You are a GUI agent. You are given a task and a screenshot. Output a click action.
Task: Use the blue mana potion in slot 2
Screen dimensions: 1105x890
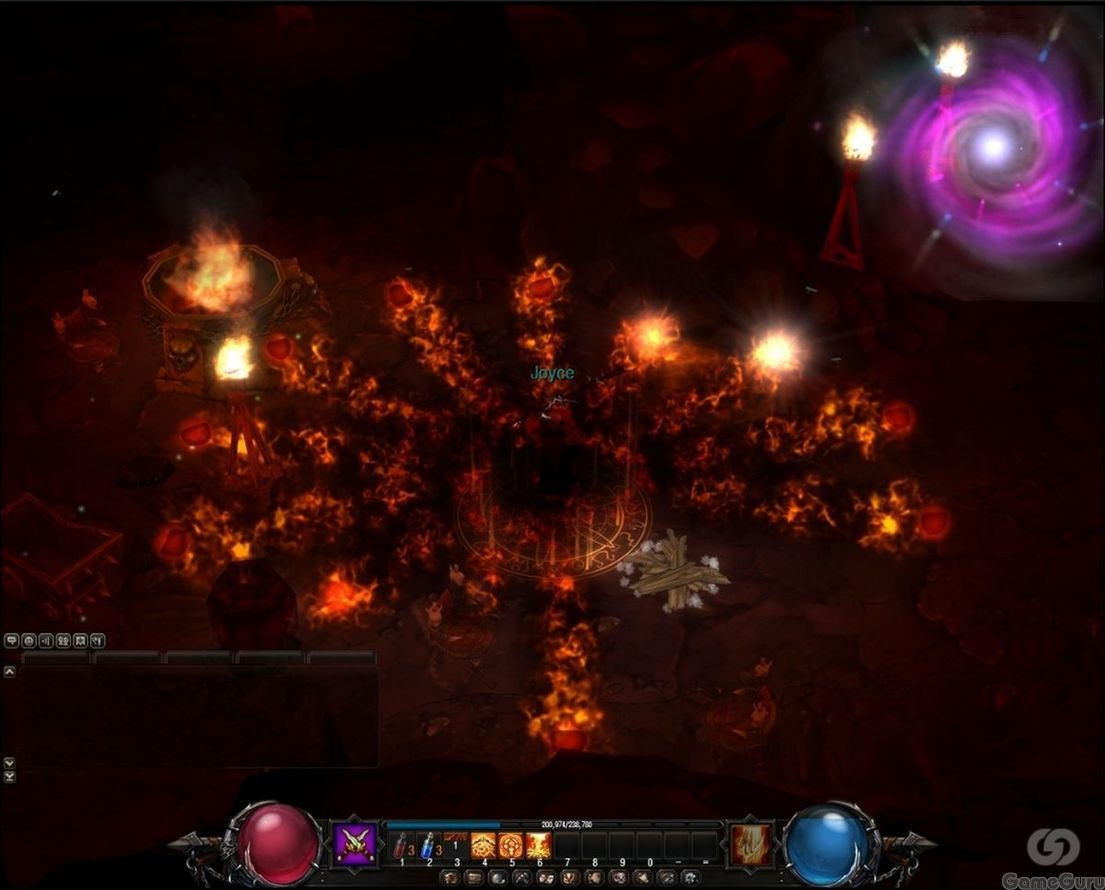click(x=428, y=845)
